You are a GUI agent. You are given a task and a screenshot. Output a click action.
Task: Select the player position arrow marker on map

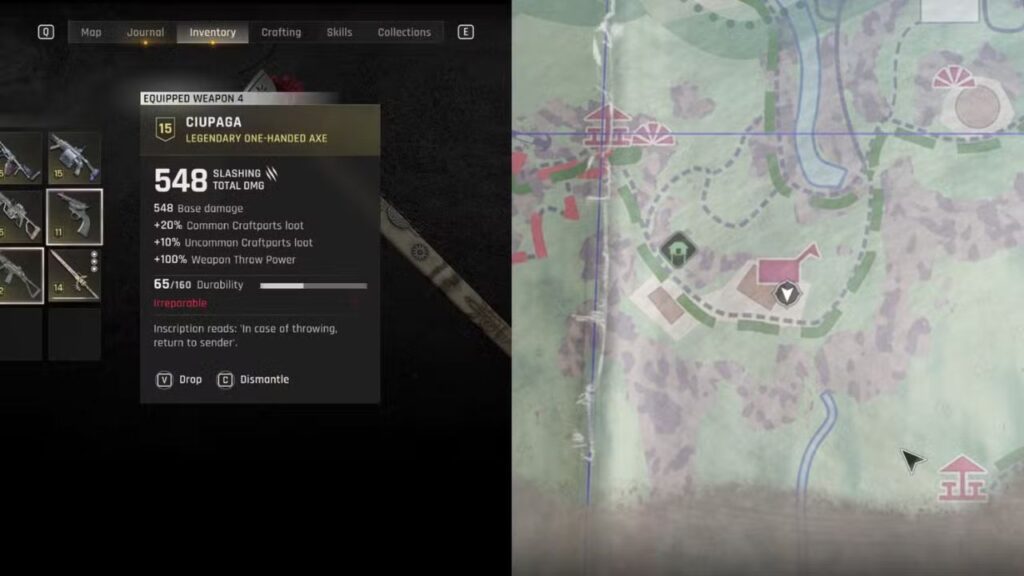point(789,293)
